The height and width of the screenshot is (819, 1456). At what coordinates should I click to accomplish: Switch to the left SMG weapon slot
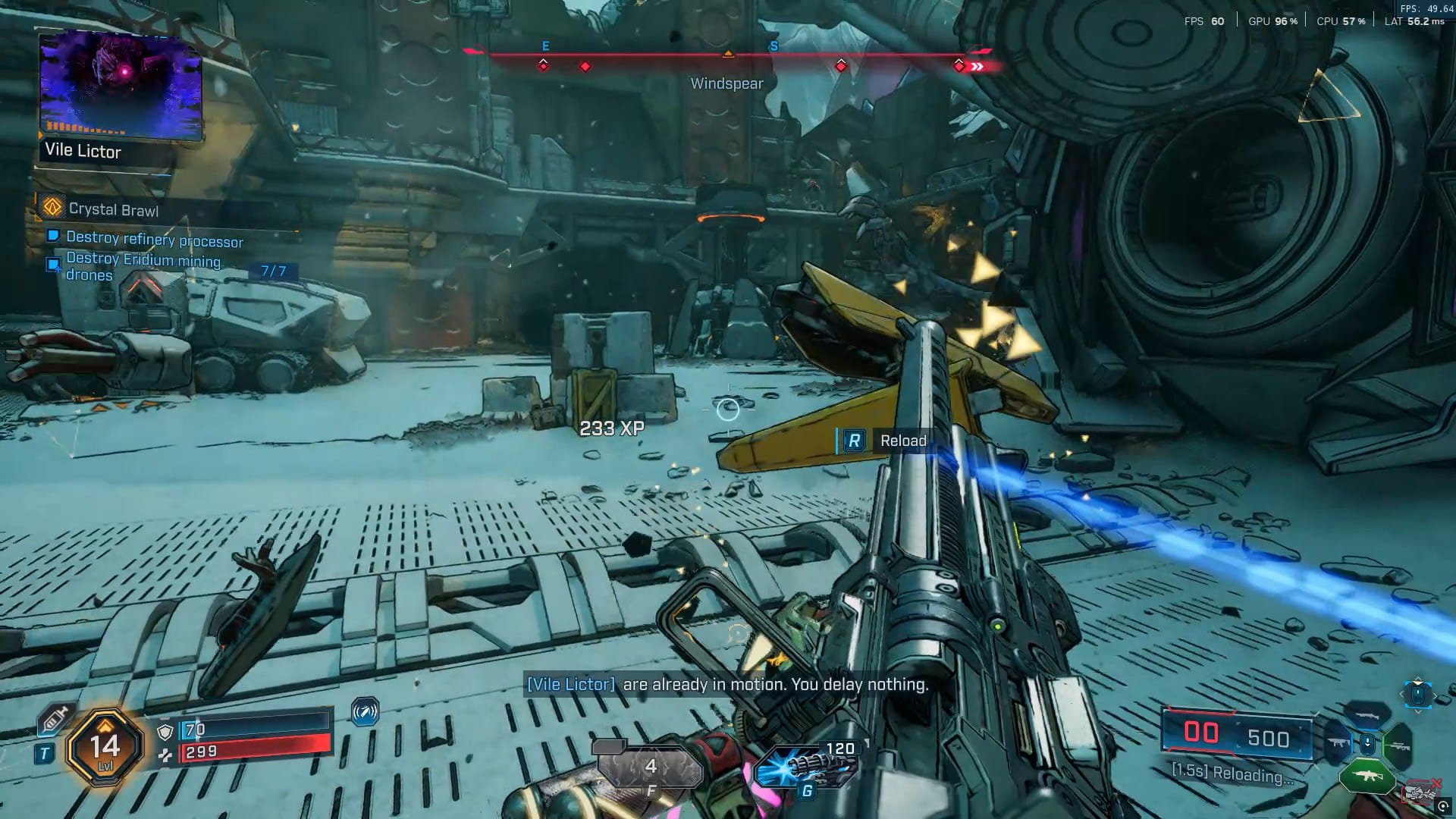[1338, 743]
